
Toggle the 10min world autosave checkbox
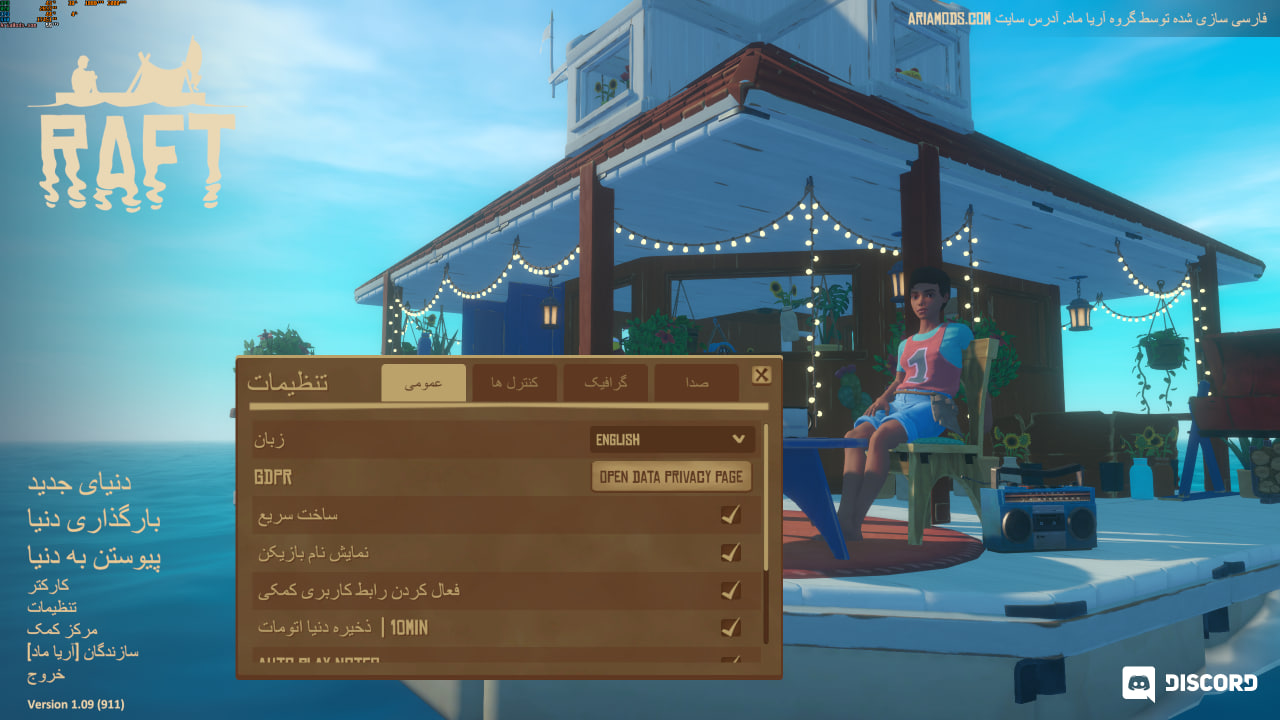click(x=731, y=628)
